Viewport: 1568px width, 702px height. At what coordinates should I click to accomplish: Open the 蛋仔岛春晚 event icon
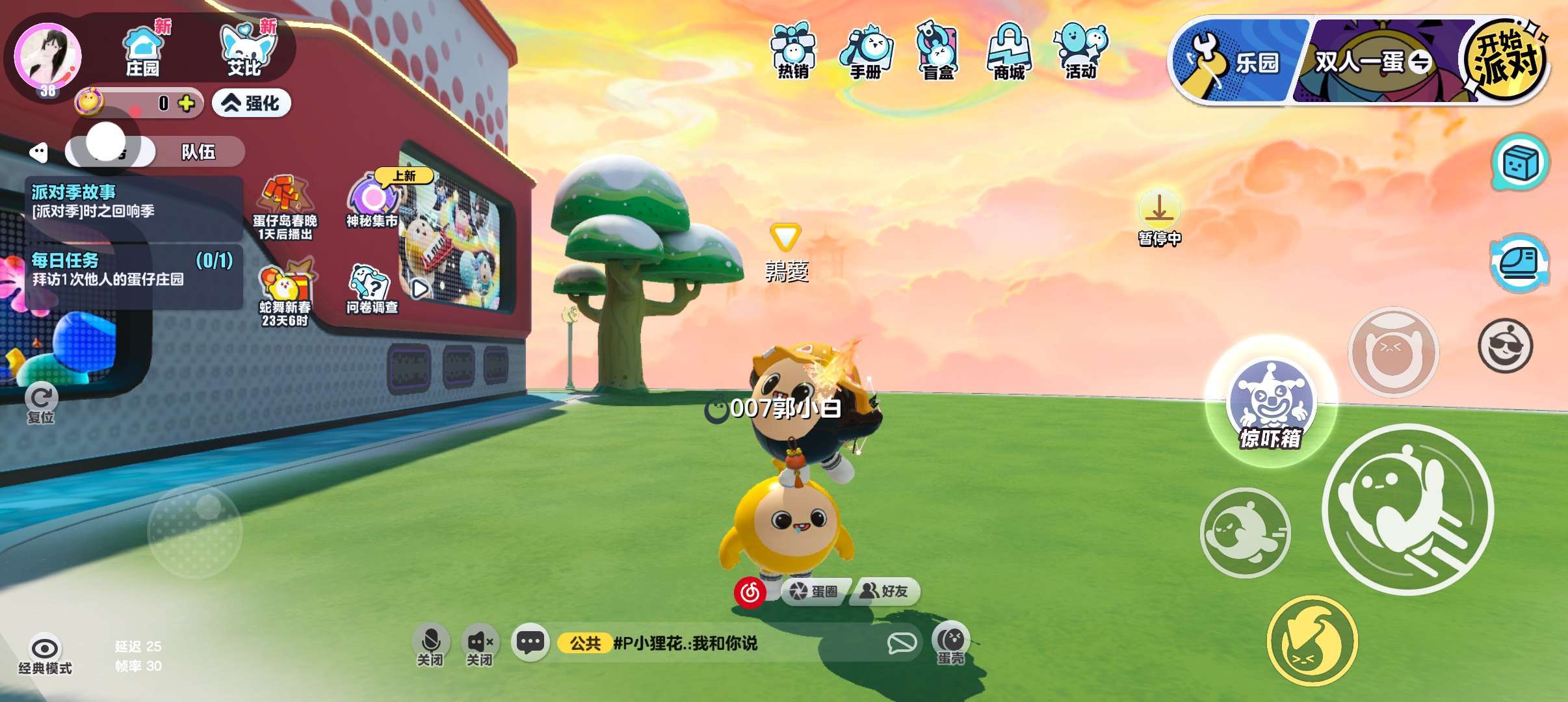pos(285,207)
